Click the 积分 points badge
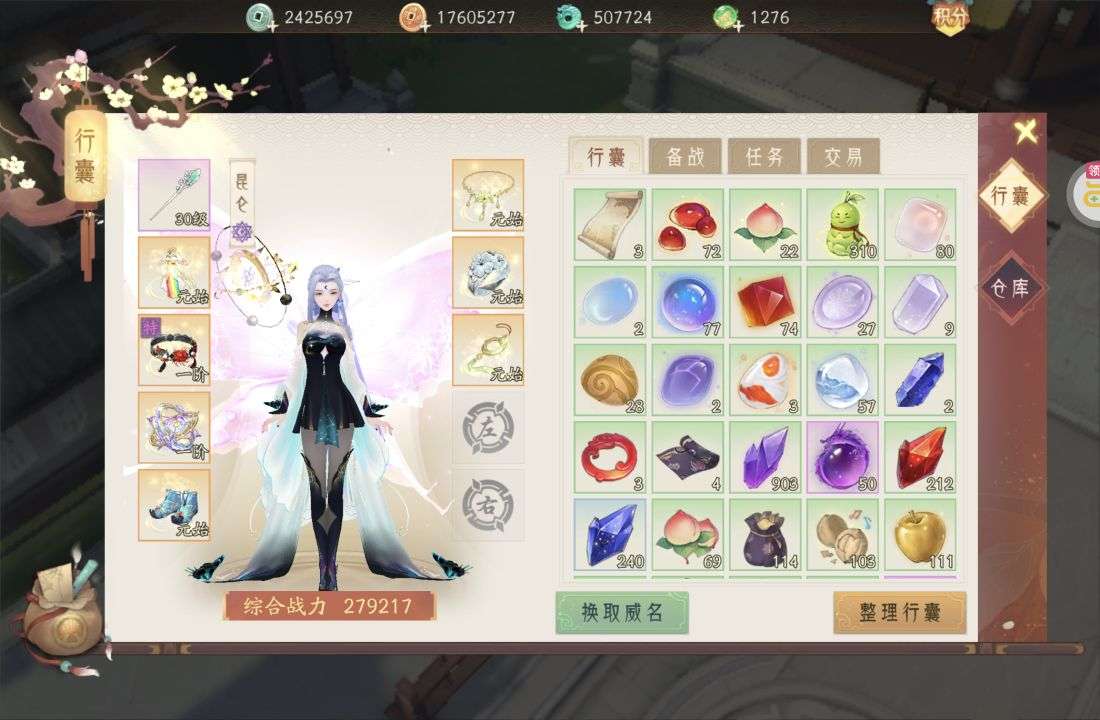Image resolution: width=1100 pixels, height=720 pixels. coord(951,18)
